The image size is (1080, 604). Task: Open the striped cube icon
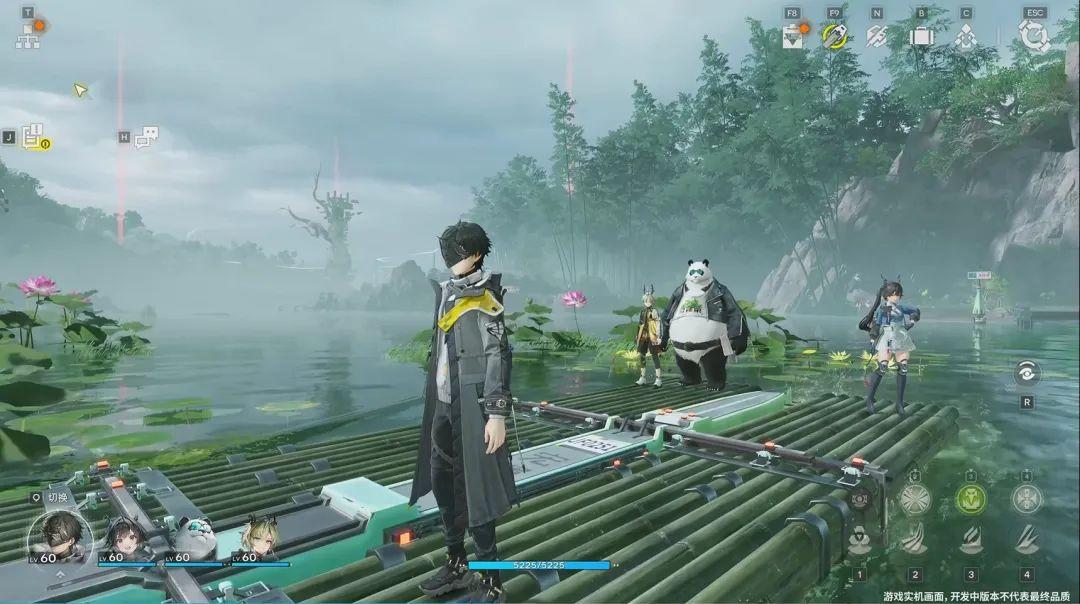(877, 36)
